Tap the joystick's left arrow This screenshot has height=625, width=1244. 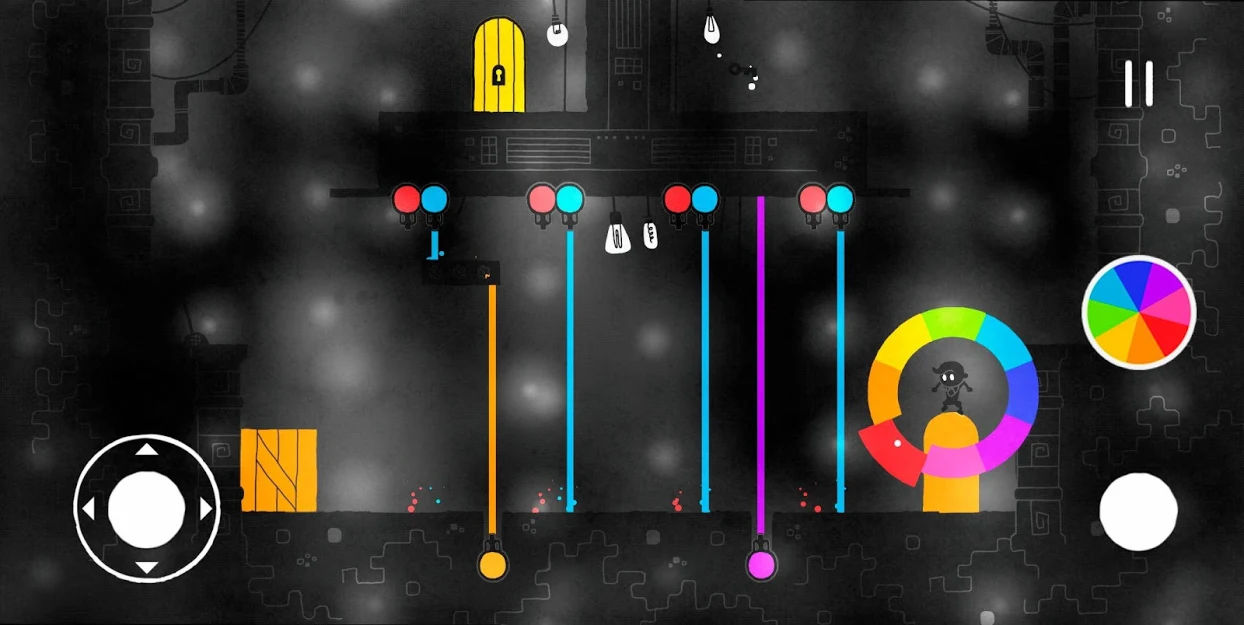click(x=88, y=510)
